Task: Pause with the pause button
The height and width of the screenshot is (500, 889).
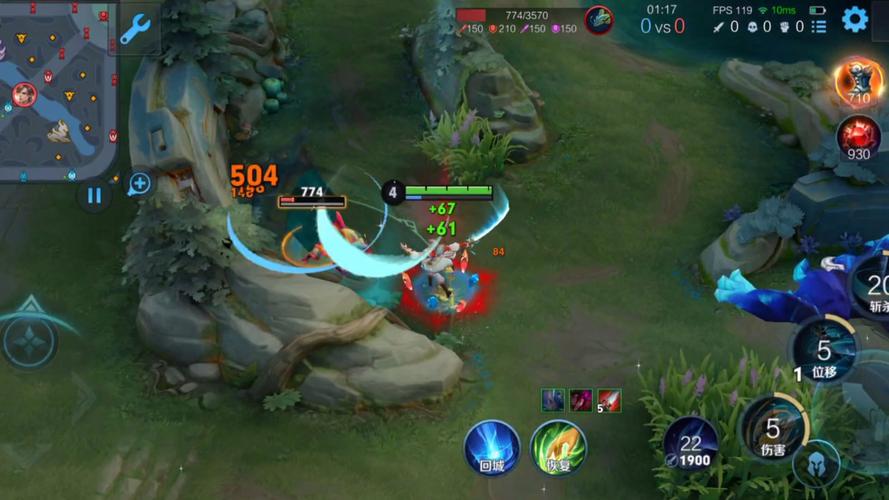Action: click(94, 195)
